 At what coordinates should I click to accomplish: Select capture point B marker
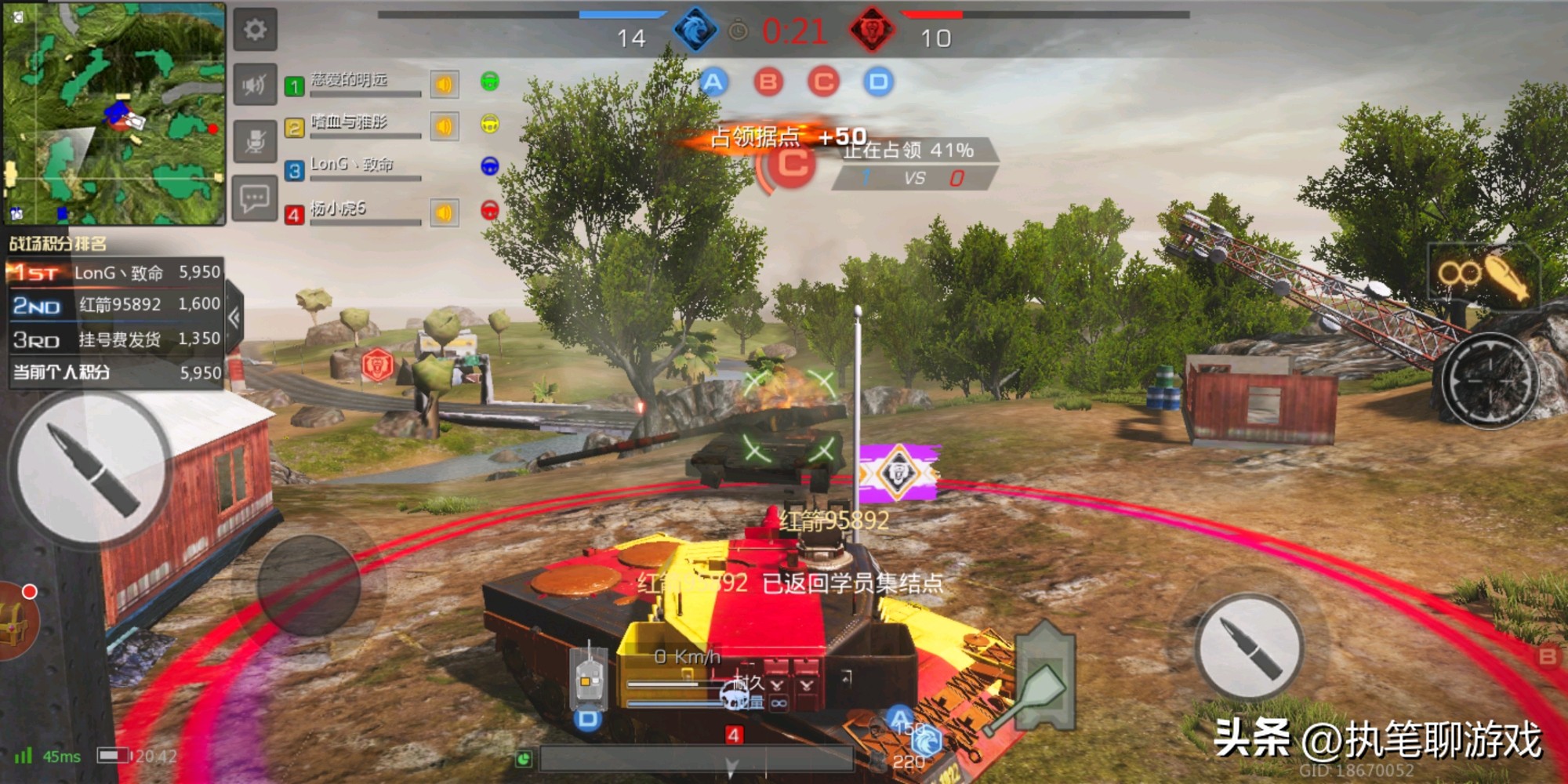[768, 82]
